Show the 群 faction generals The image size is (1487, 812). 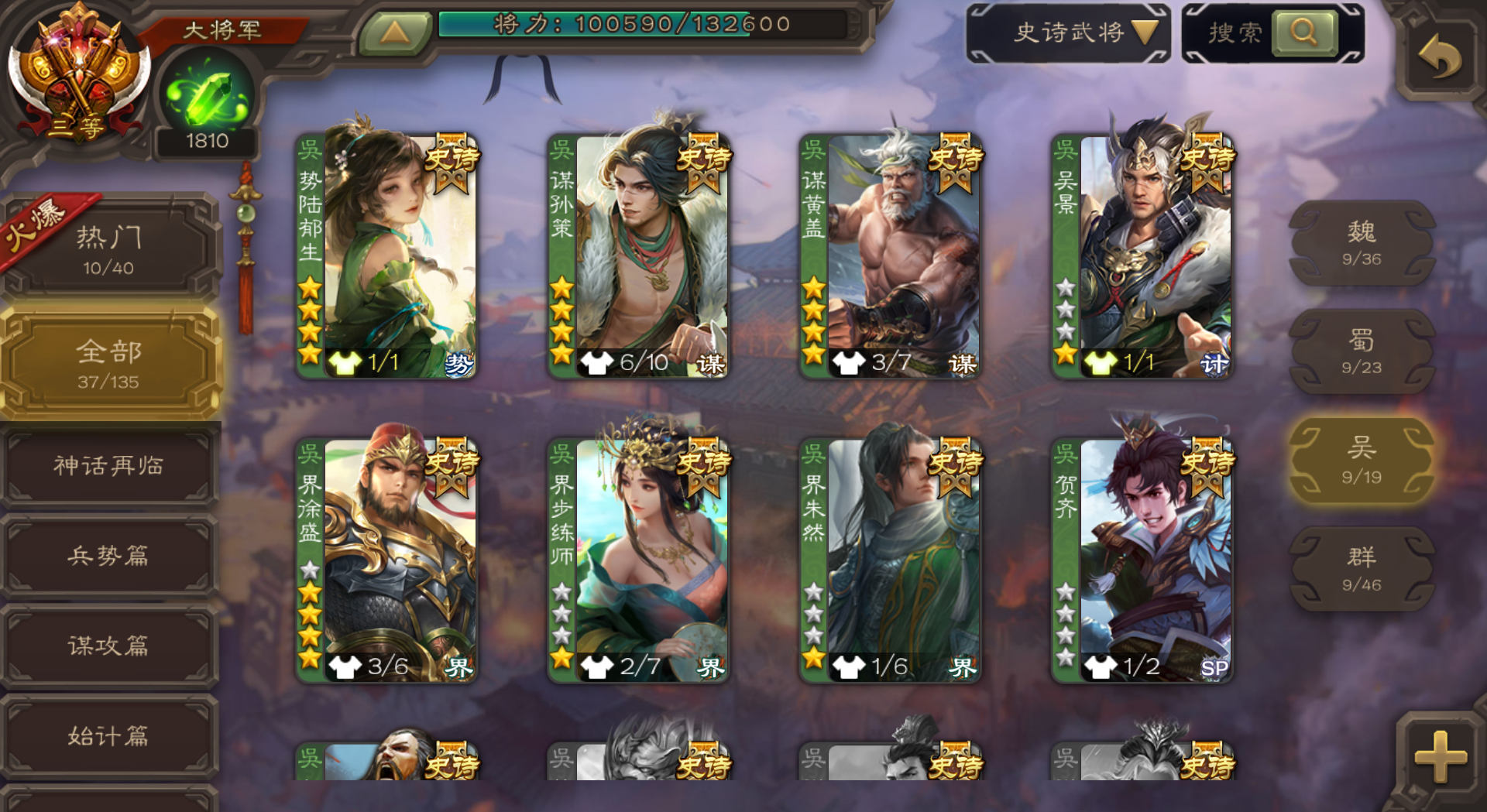click(x=1361, y=569)
